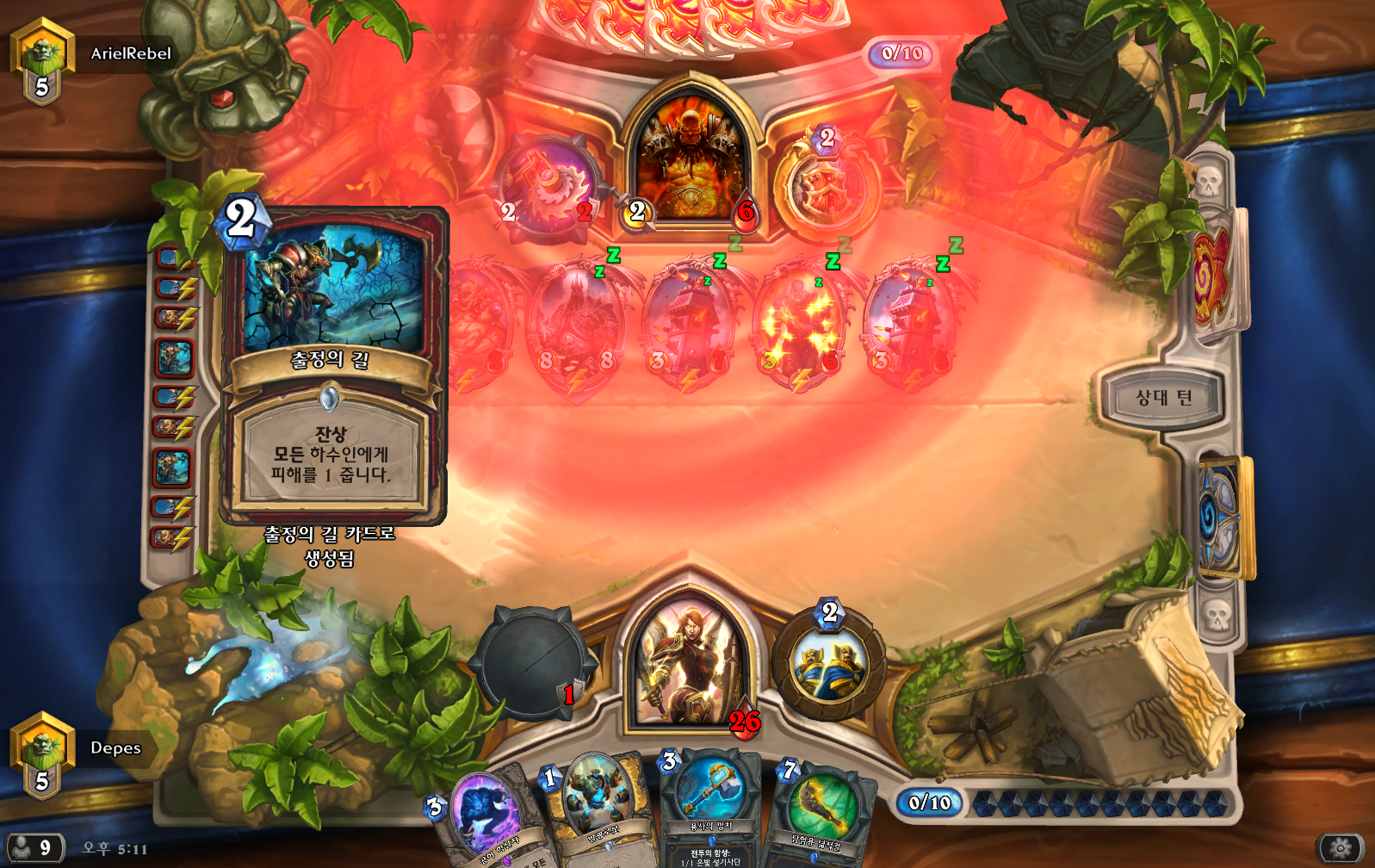Click the Depes player name plate
Viewport: 1375px width, 868px height.
(115, 747)
